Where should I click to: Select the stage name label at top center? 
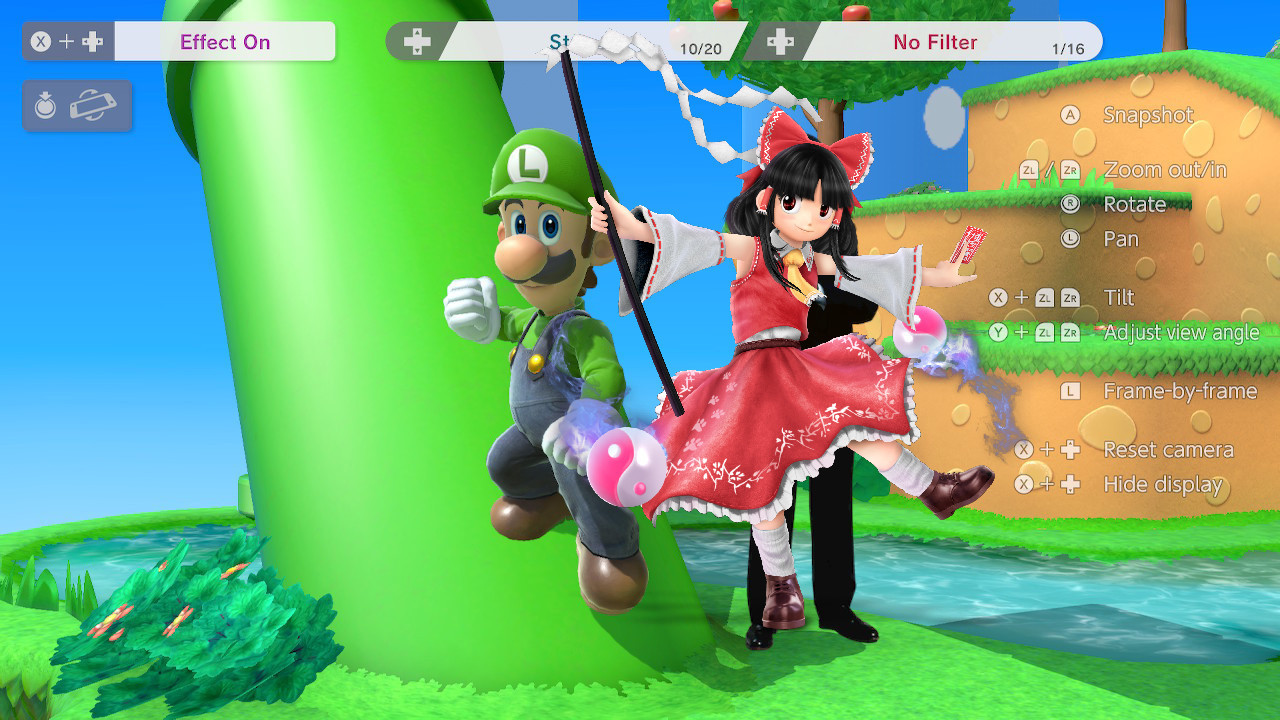[x=565, y=42]
